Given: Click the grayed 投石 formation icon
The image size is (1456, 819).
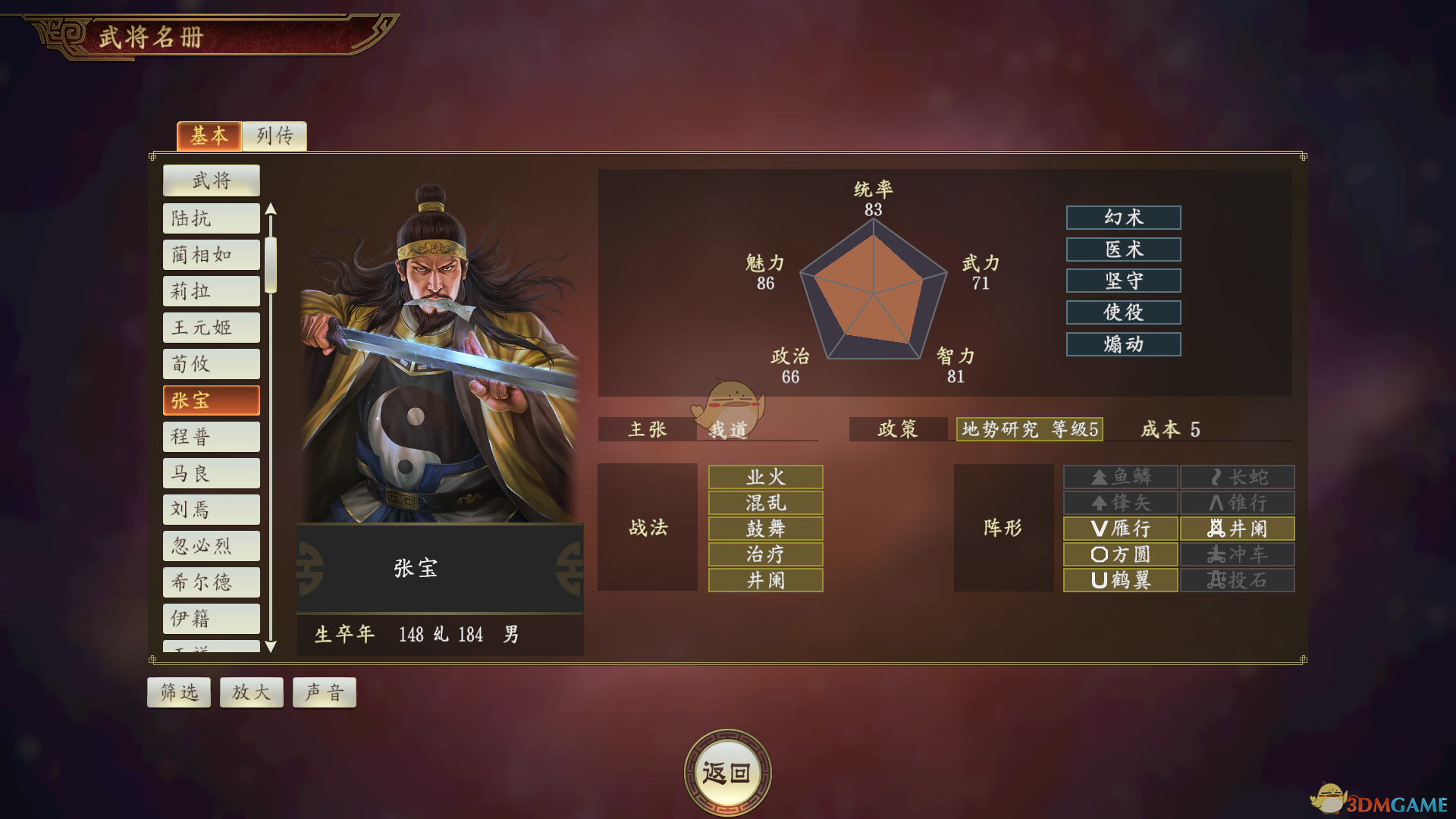Looking at the screenshot, I should point(1236,580).
